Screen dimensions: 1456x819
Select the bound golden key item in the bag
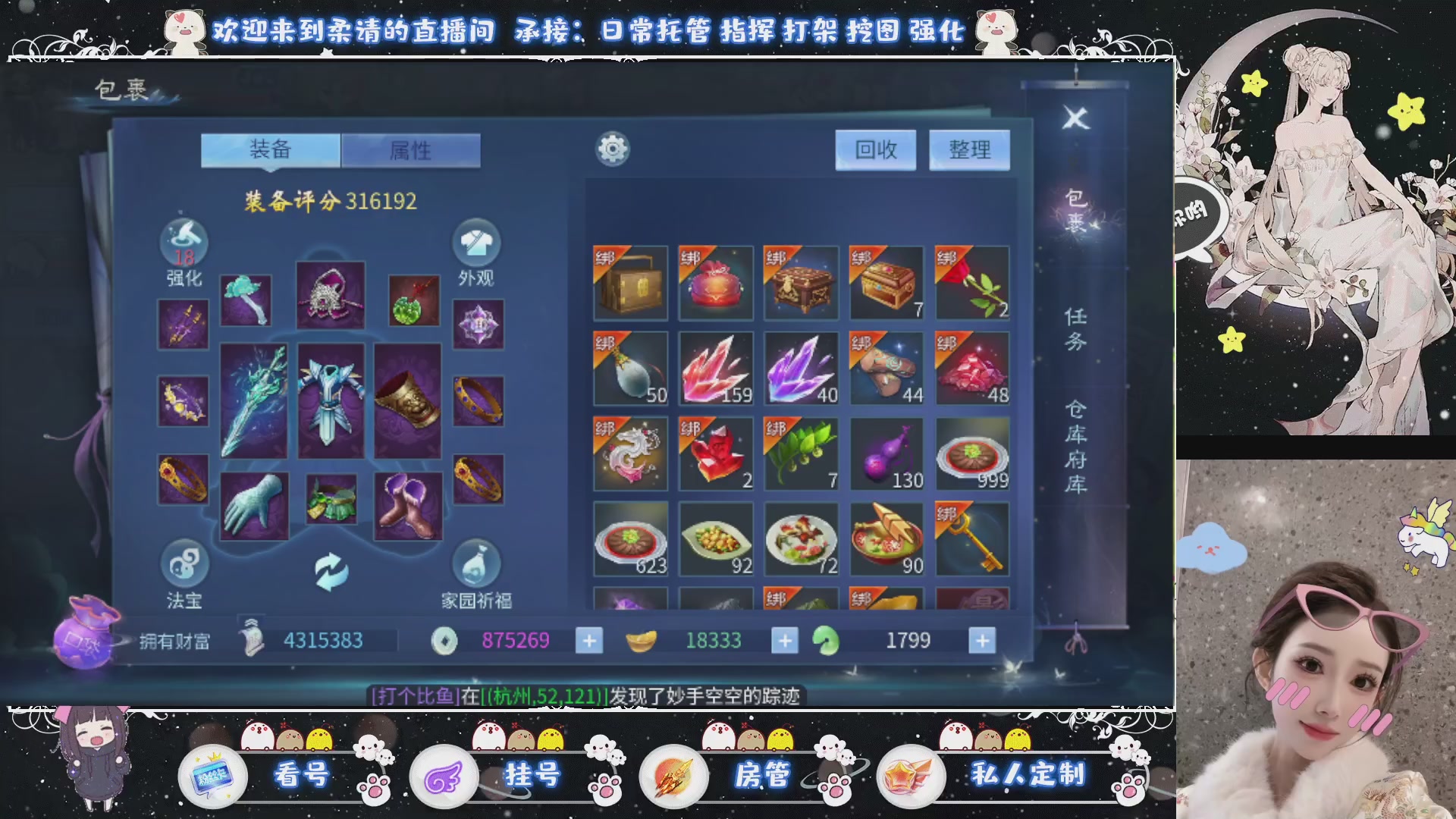point(971,538)
